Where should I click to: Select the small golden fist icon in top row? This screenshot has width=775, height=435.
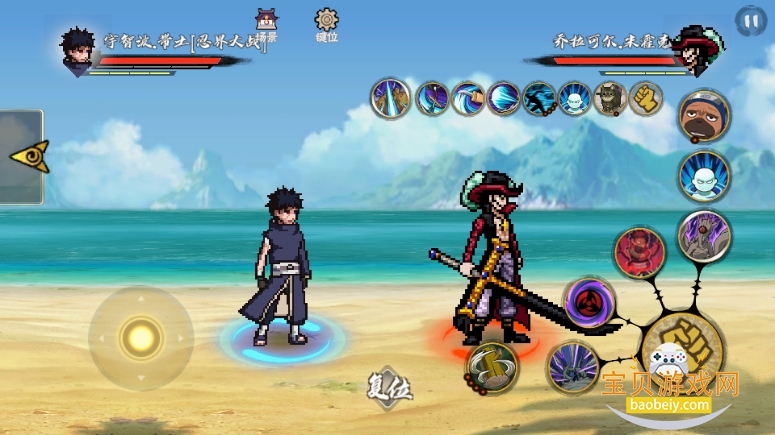click(x=646, y=98)
